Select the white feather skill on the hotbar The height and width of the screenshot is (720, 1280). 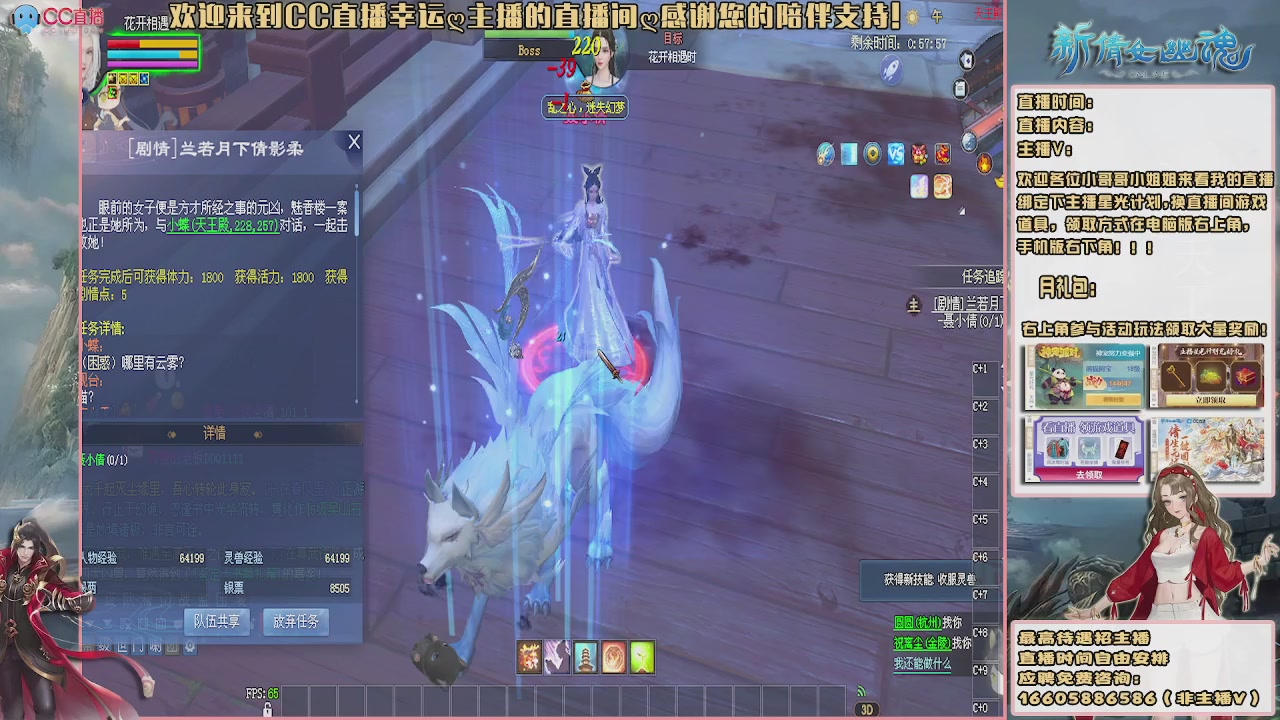557,657
